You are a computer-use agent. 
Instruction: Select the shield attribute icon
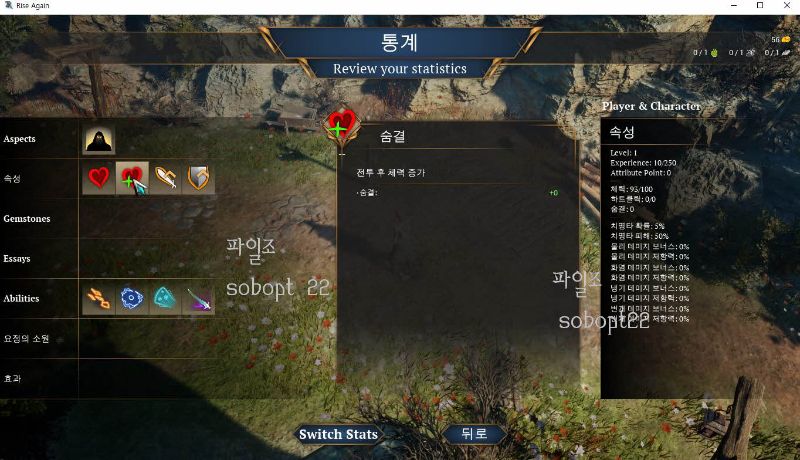pos(199,178)
